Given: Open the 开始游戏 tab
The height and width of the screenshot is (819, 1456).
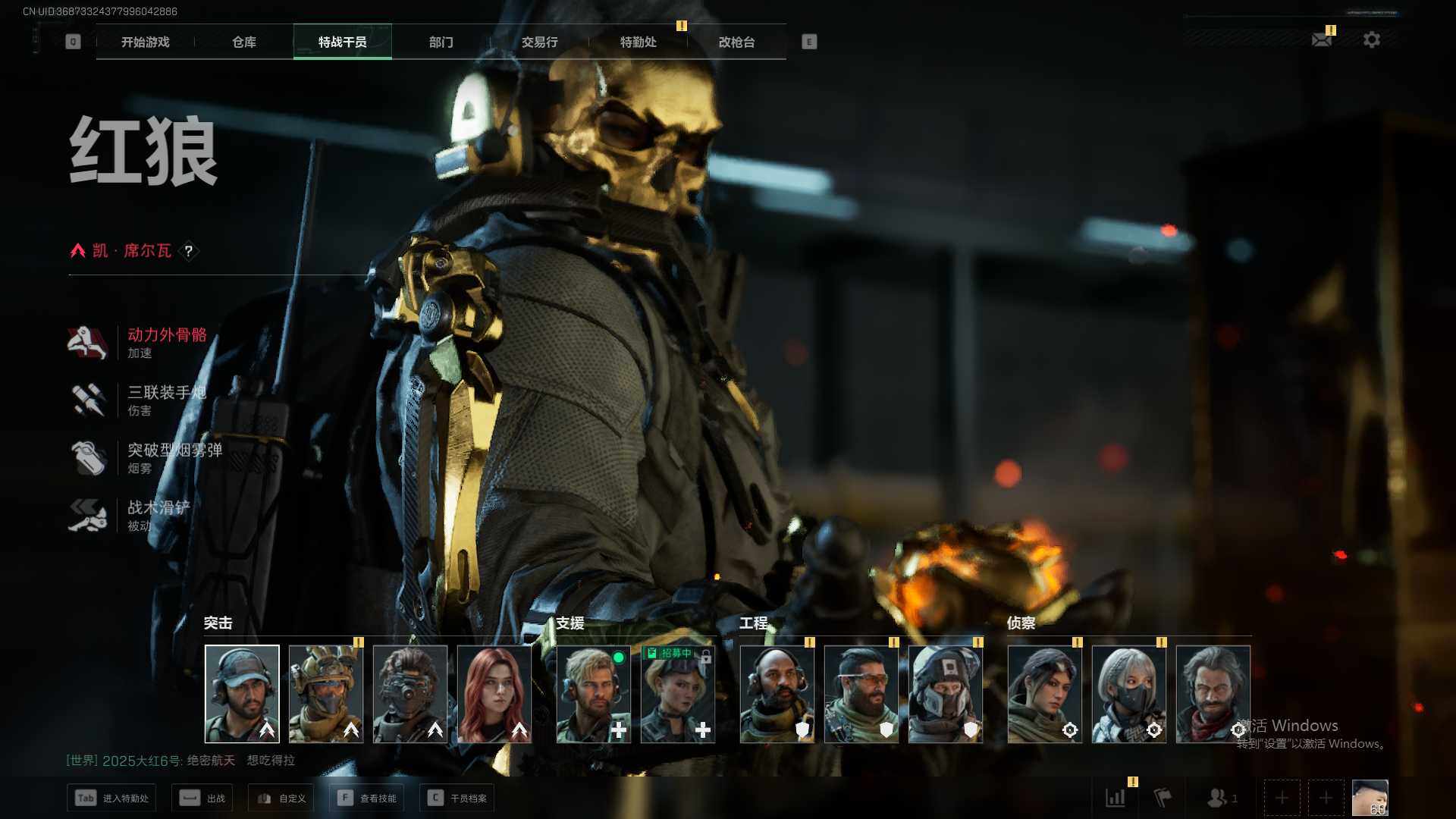Looking at the screenshot, I should tap(146, 42).
